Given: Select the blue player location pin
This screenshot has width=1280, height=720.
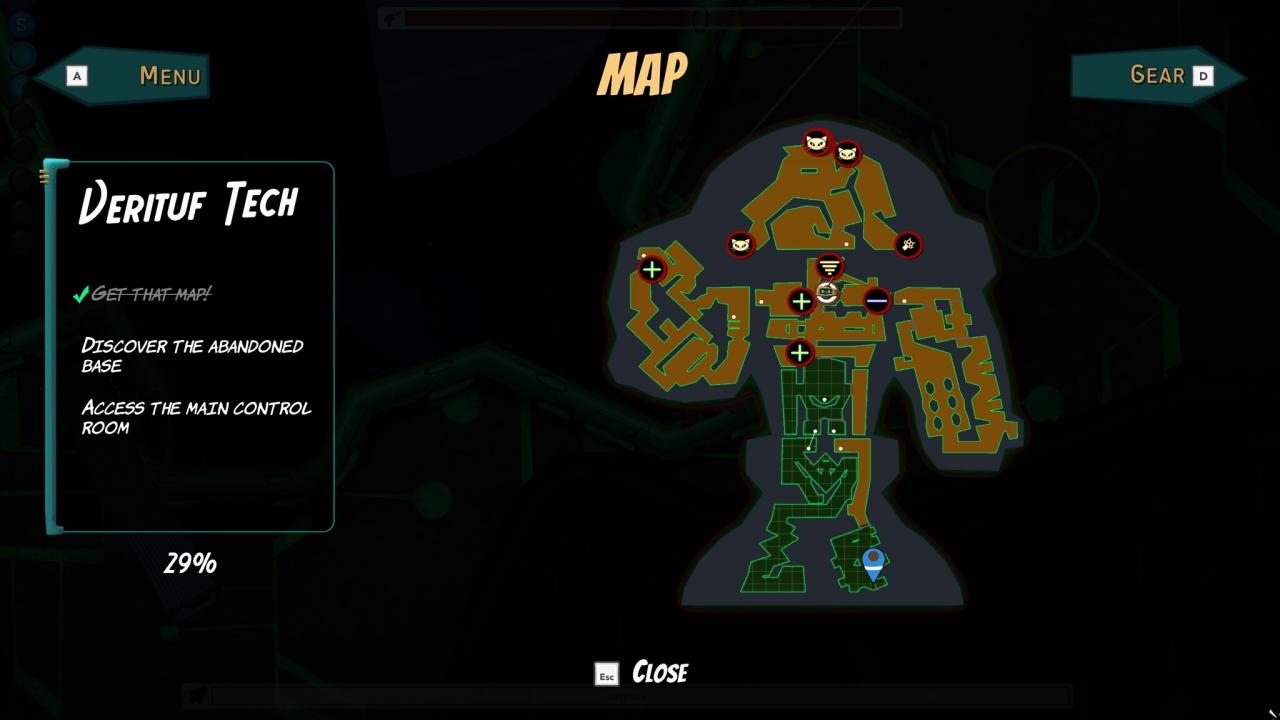Looking at the screenshot, I should tap(873, 562).
